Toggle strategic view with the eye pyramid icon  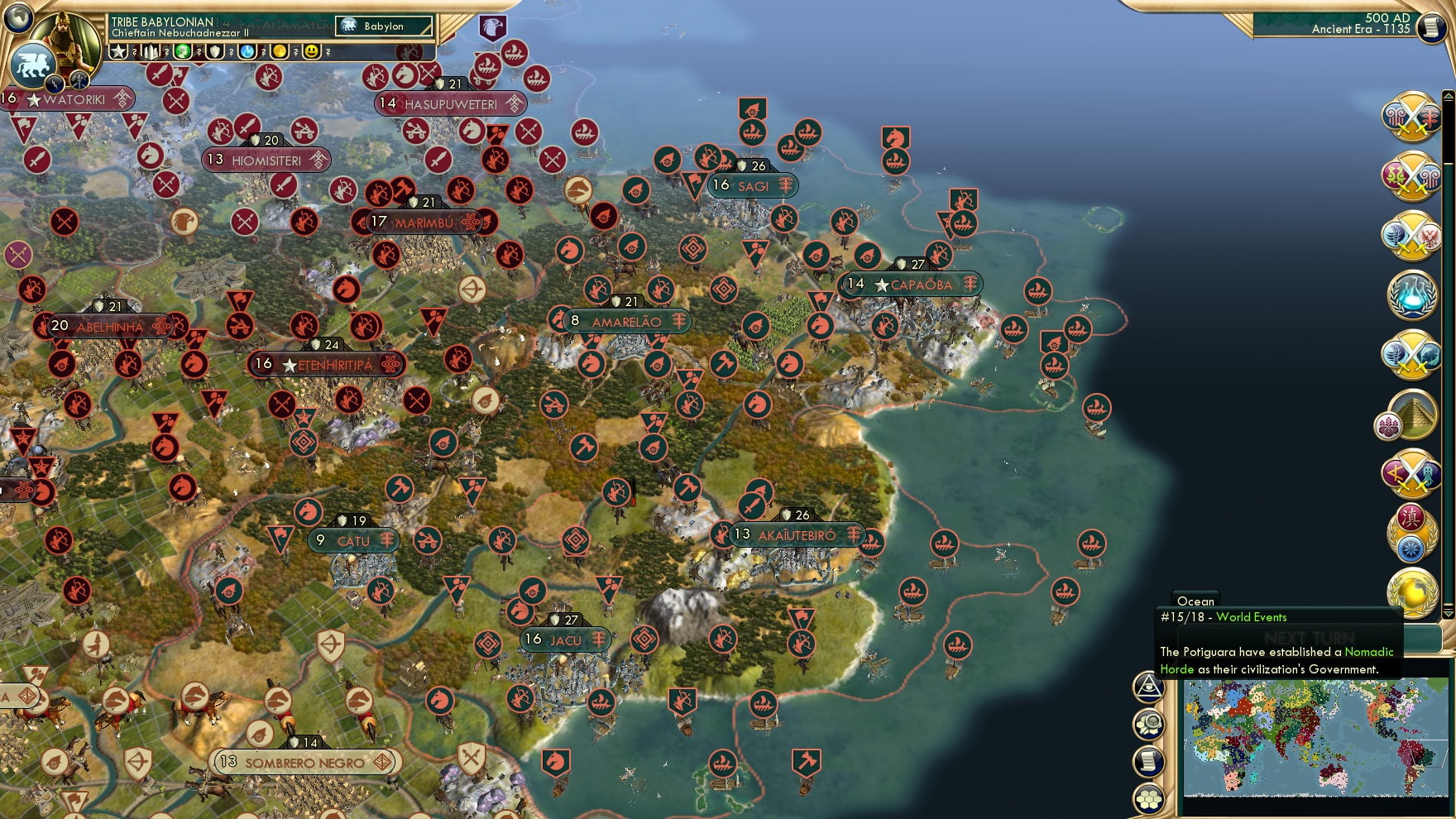pos(1147,688)
